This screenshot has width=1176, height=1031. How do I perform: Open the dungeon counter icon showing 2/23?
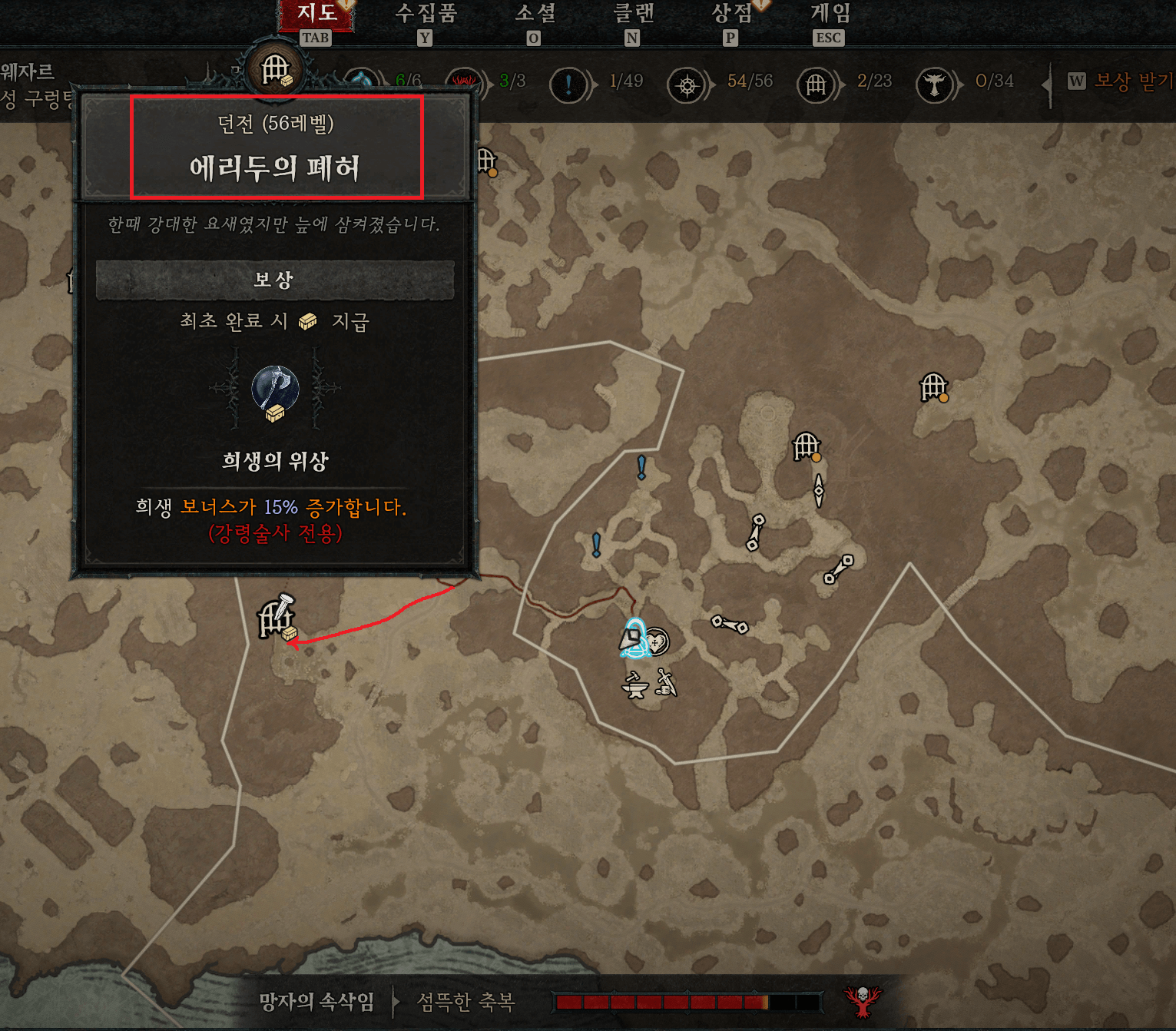(x=817, y=83)
